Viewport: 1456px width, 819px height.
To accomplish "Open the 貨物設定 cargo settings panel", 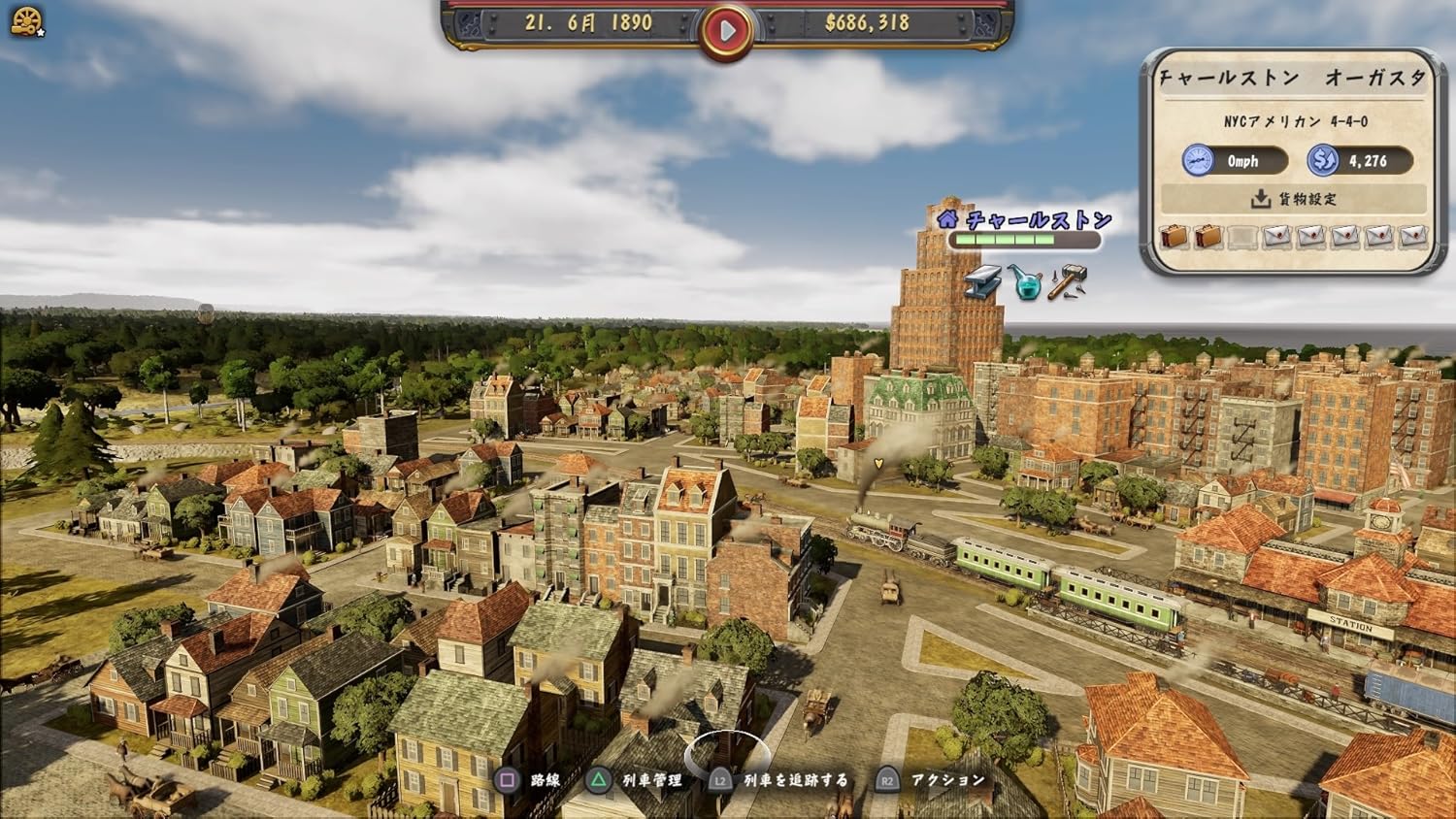I will 1295,198.
